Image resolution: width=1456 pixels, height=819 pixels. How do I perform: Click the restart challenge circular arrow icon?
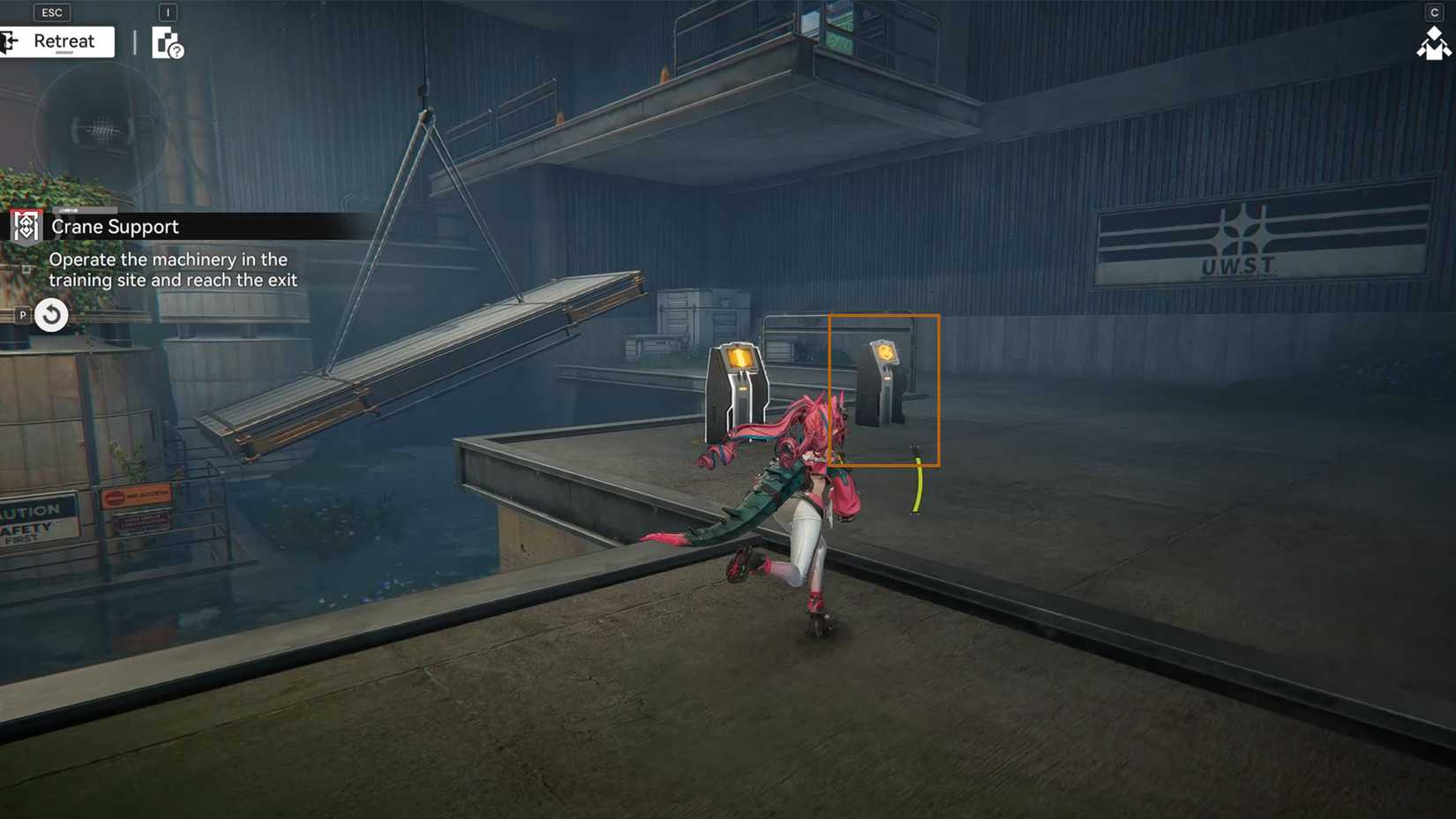click(51, 315)
